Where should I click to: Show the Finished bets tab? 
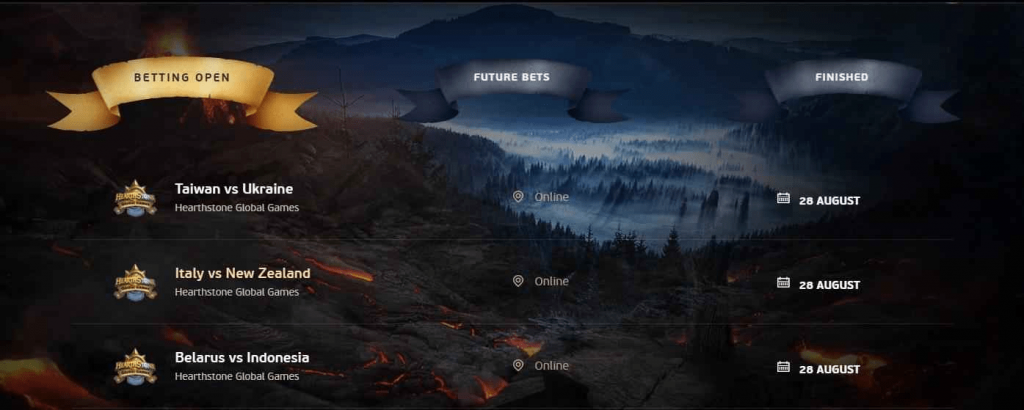point(841,77)
